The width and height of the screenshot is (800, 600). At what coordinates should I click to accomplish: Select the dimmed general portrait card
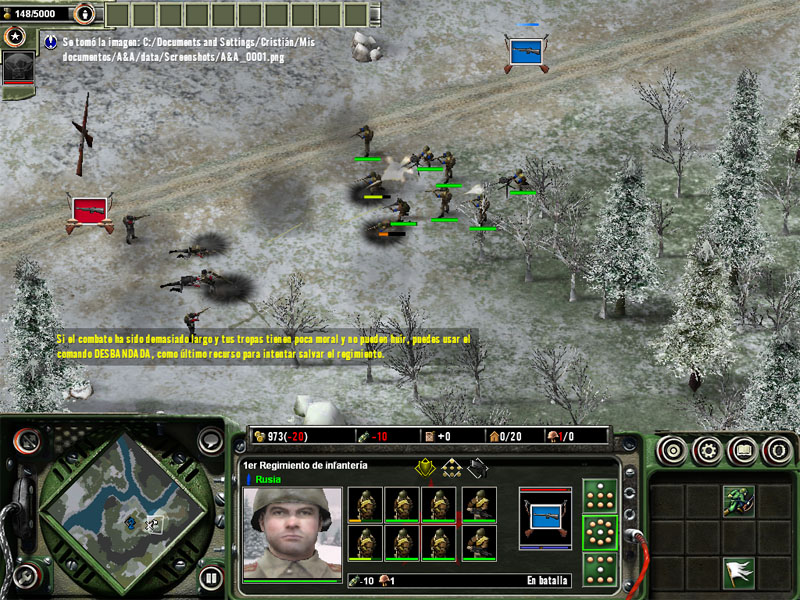coord(20,68)
